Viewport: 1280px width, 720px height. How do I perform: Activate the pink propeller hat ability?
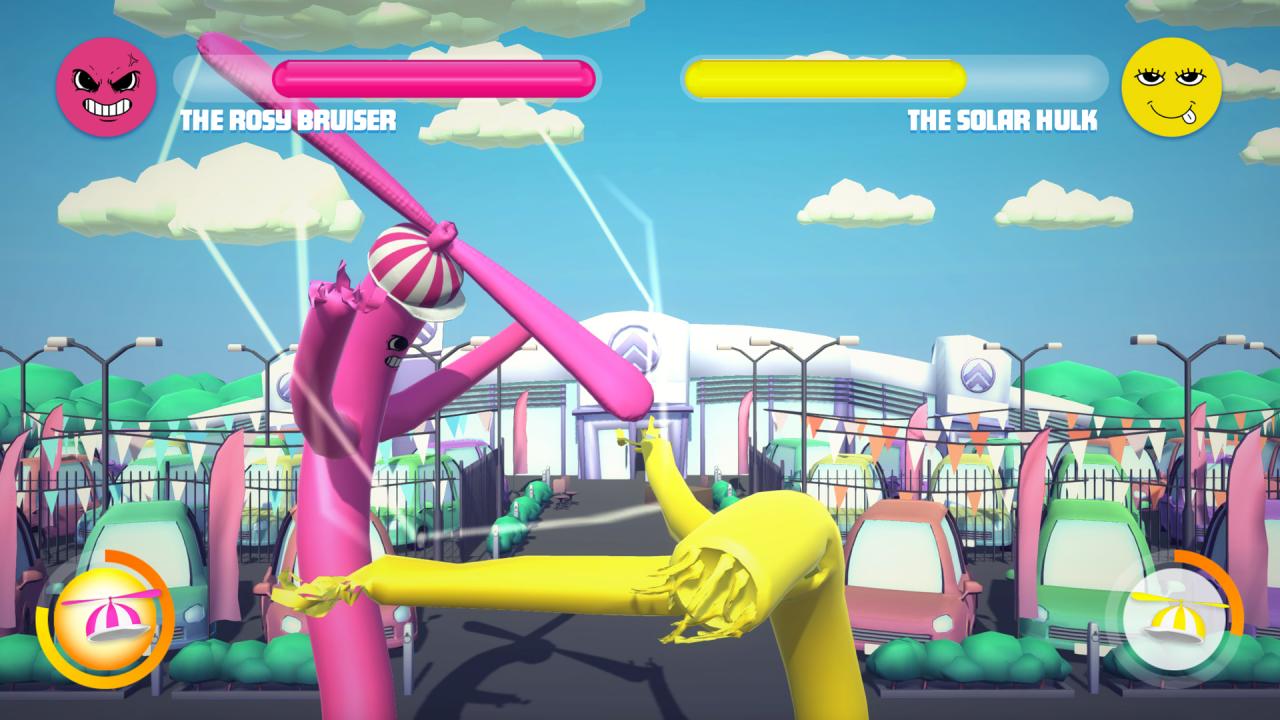coord(105,617)
